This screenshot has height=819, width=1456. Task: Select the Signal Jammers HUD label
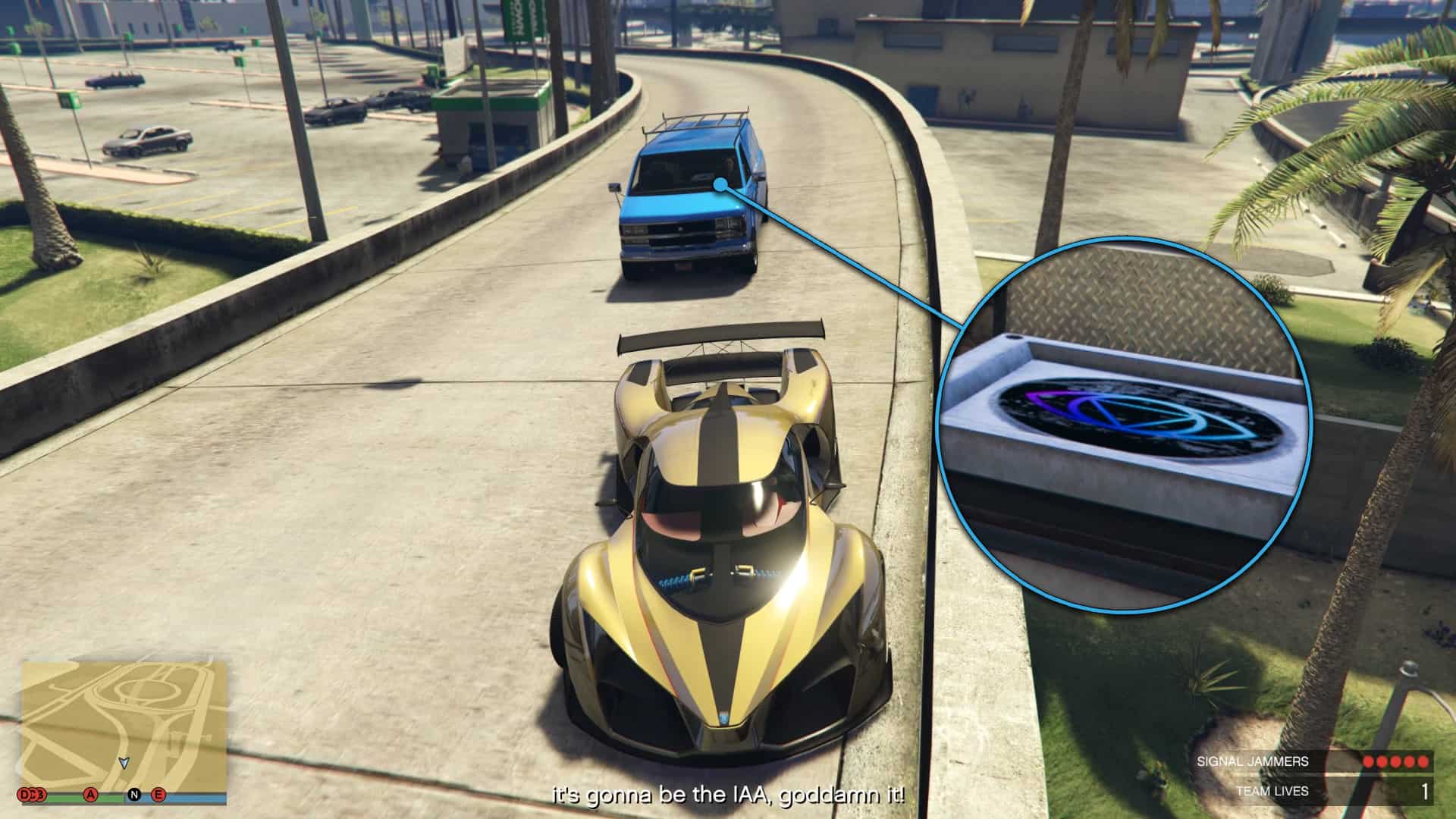1253,761
